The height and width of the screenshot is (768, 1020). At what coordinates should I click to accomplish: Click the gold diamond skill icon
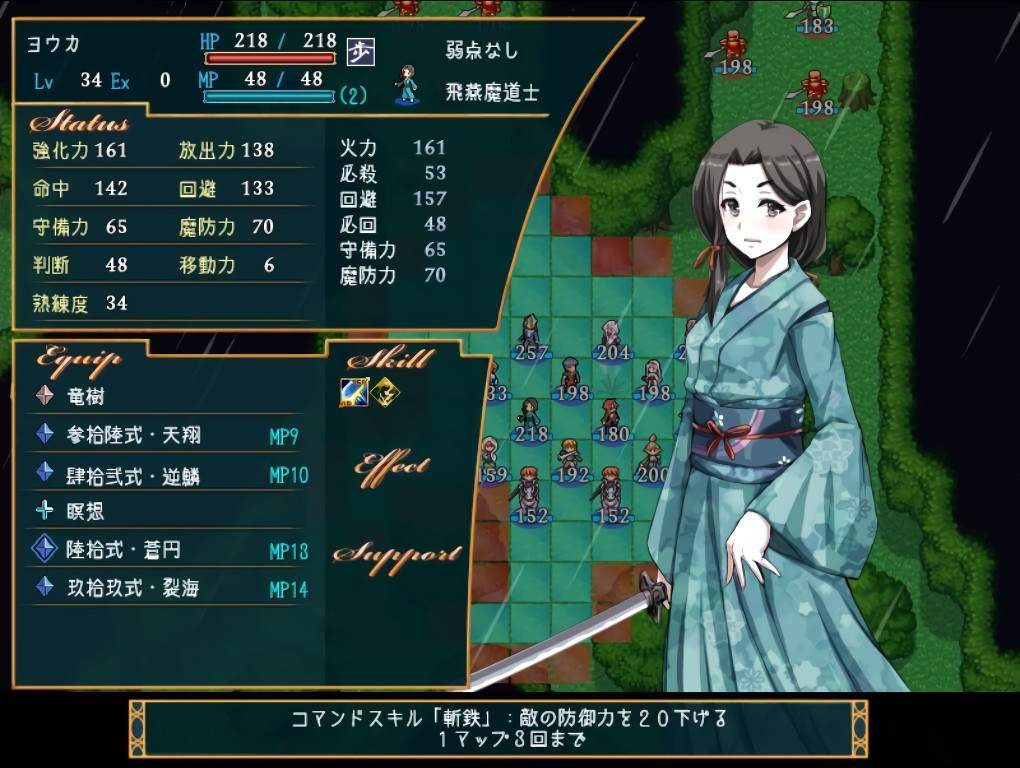[x=383, y=393]
